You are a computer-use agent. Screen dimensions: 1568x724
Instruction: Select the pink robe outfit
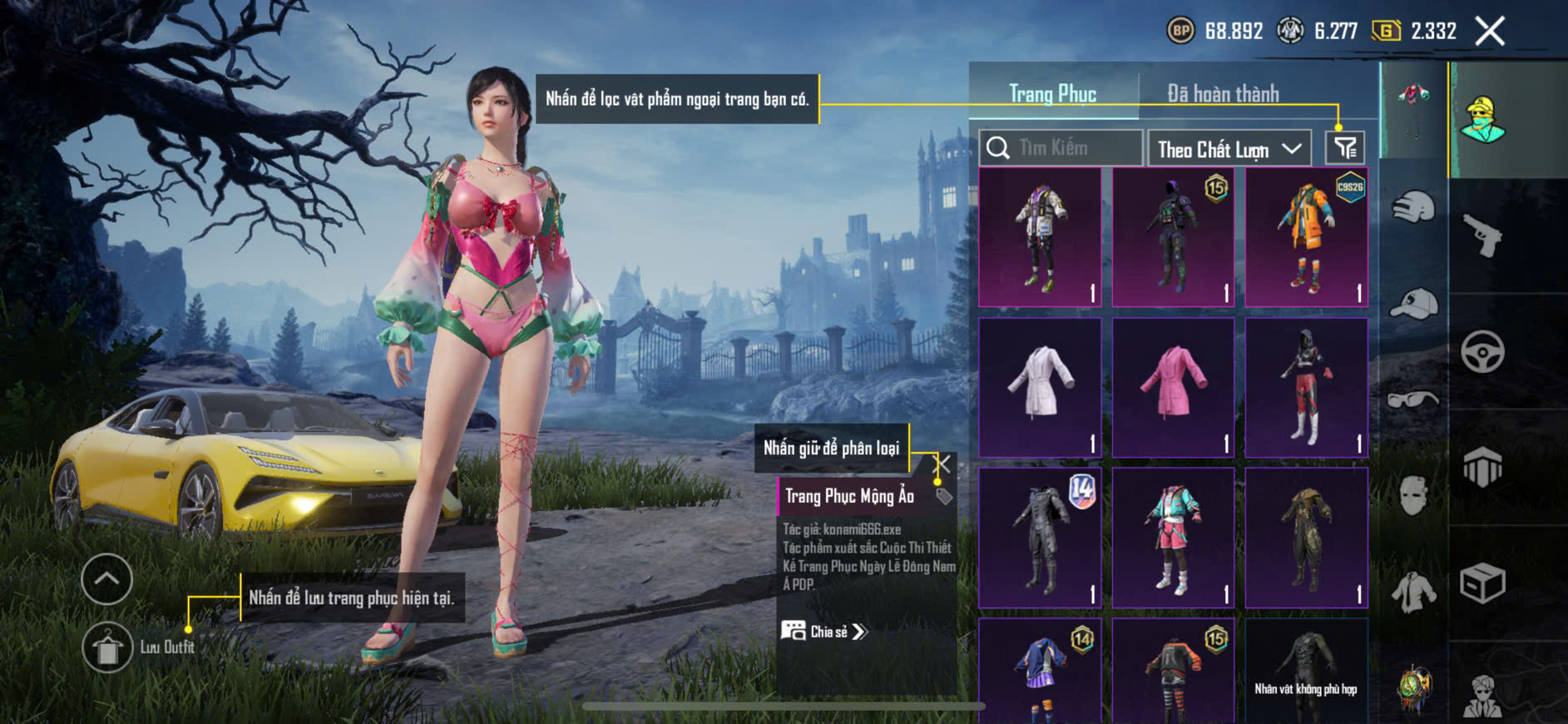click(x=1173, y=388)
